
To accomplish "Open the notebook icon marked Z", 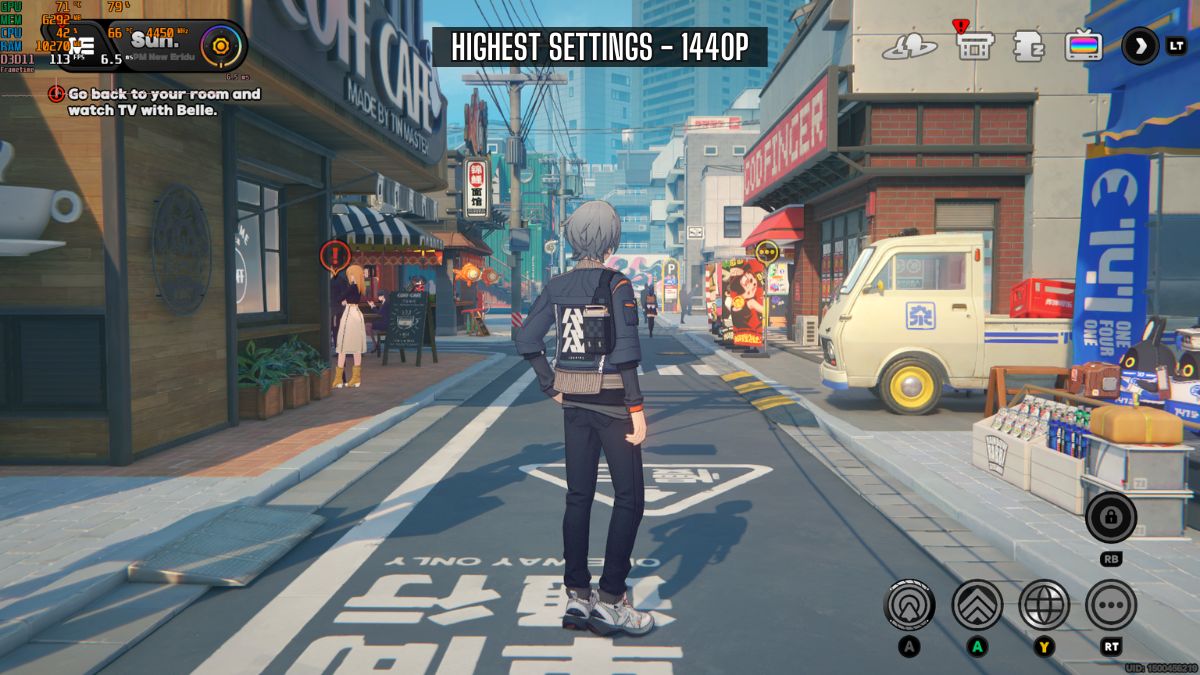I will (1028, 46).
